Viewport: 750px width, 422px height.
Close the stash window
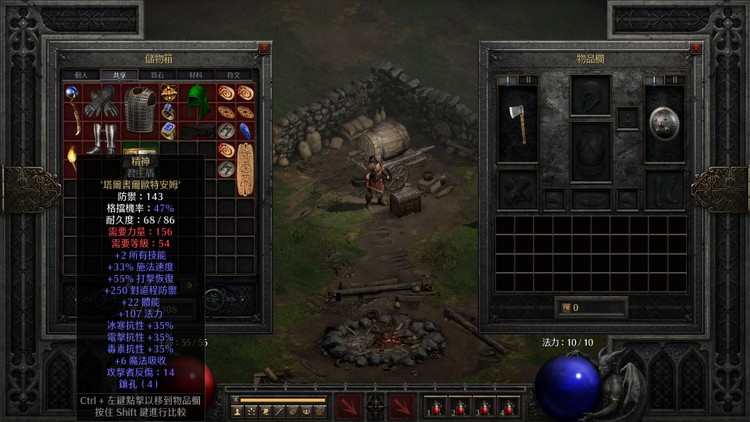(x=263, y=48)
